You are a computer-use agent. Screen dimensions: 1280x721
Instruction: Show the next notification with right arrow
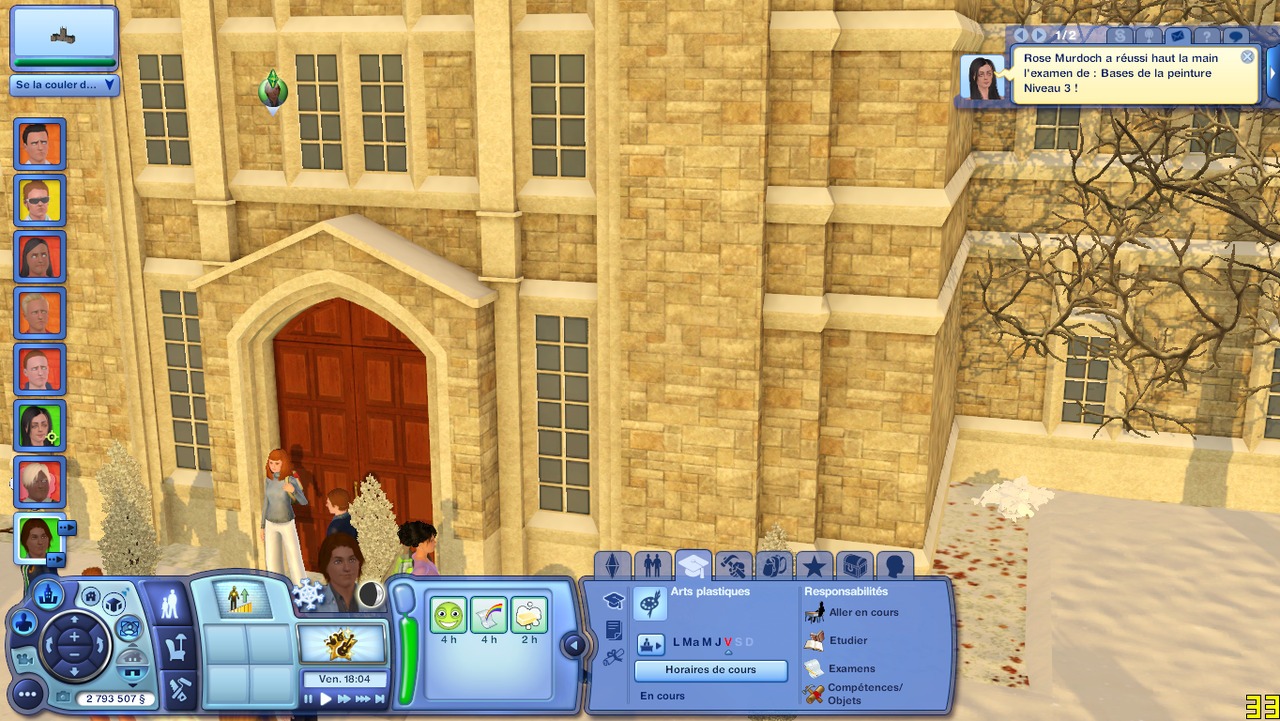click(x=1039, y=36)
